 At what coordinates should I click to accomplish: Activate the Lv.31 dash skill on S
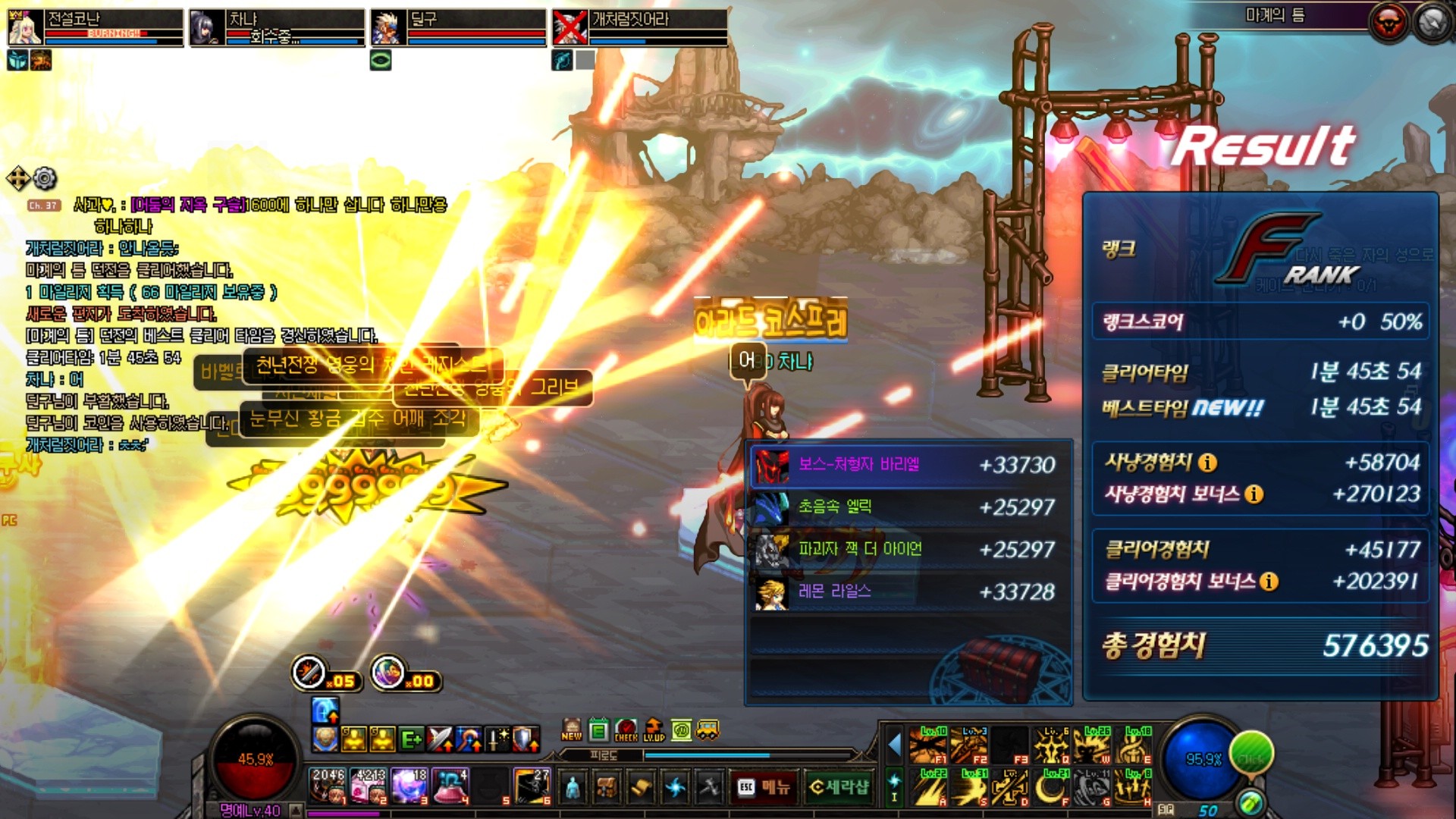click(x=969, y=787)
